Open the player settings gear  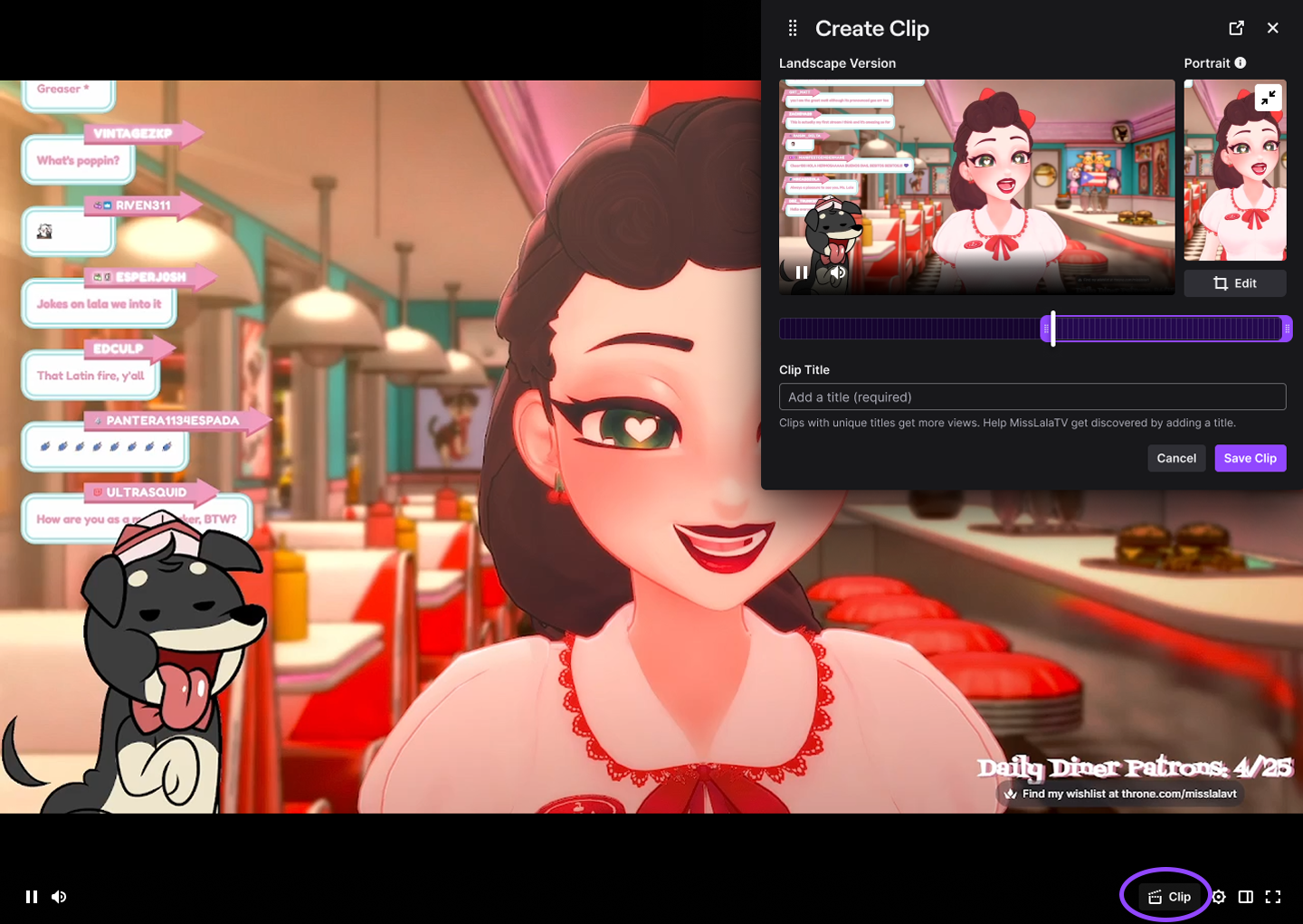pyautogui.click(x=1219, y=897)
